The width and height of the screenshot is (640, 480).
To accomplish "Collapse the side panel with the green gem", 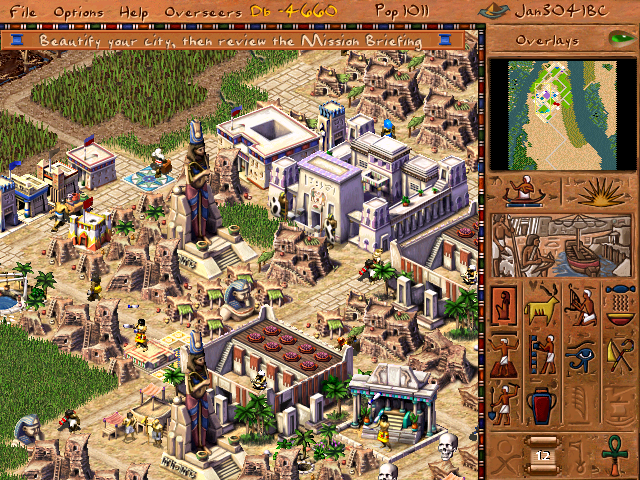I will tap(619, 39).
